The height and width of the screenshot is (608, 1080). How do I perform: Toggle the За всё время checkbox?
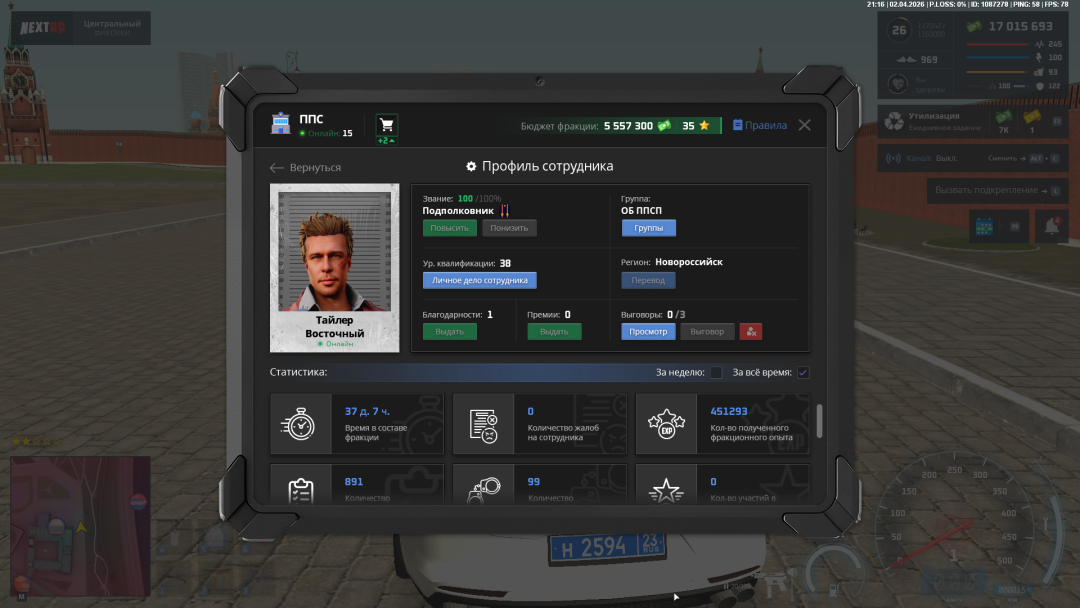tap(803, 373)
